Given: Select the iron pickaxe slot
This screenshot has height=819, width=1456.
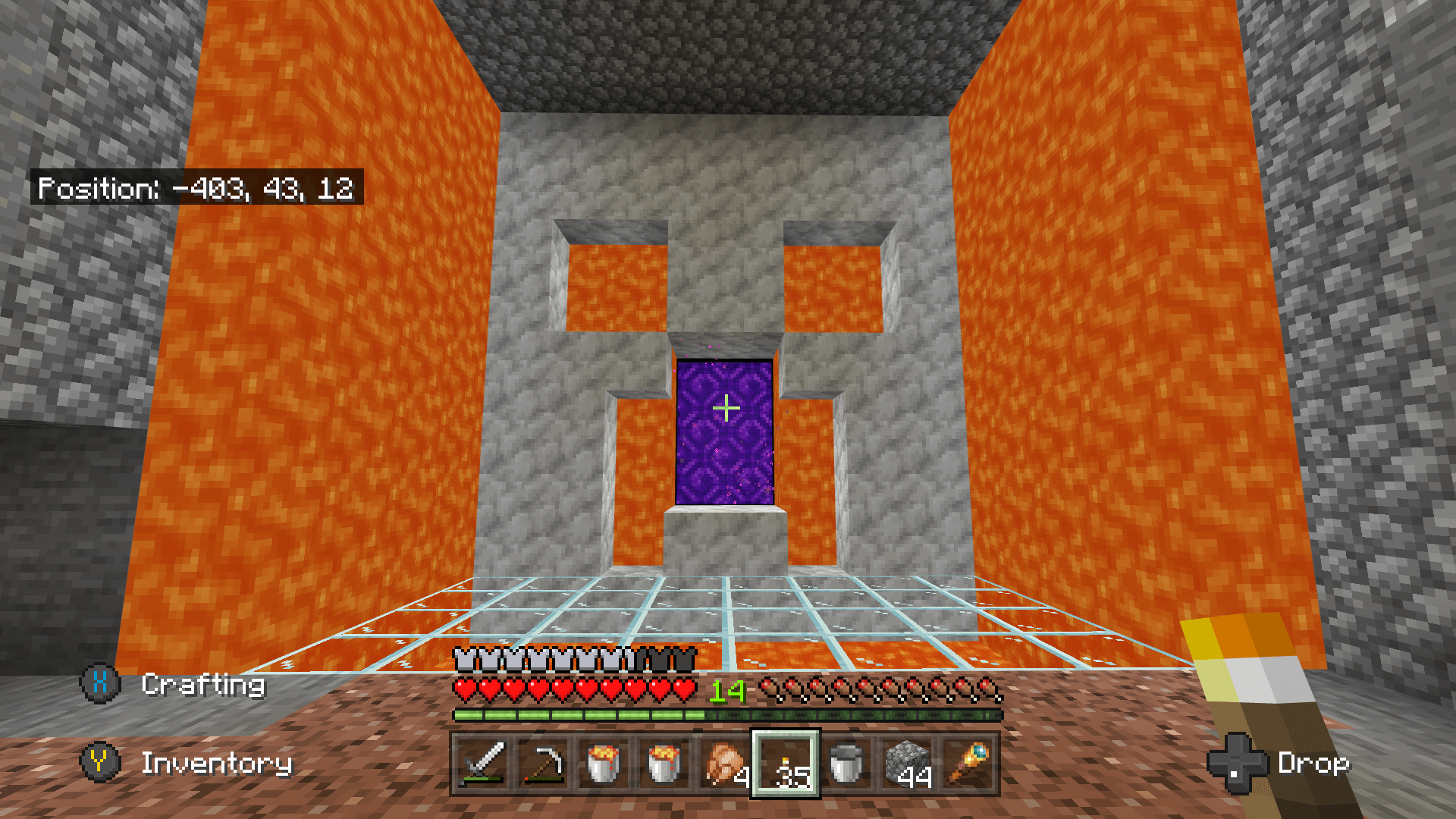Looking at the screenshot, I should (544, 766).
